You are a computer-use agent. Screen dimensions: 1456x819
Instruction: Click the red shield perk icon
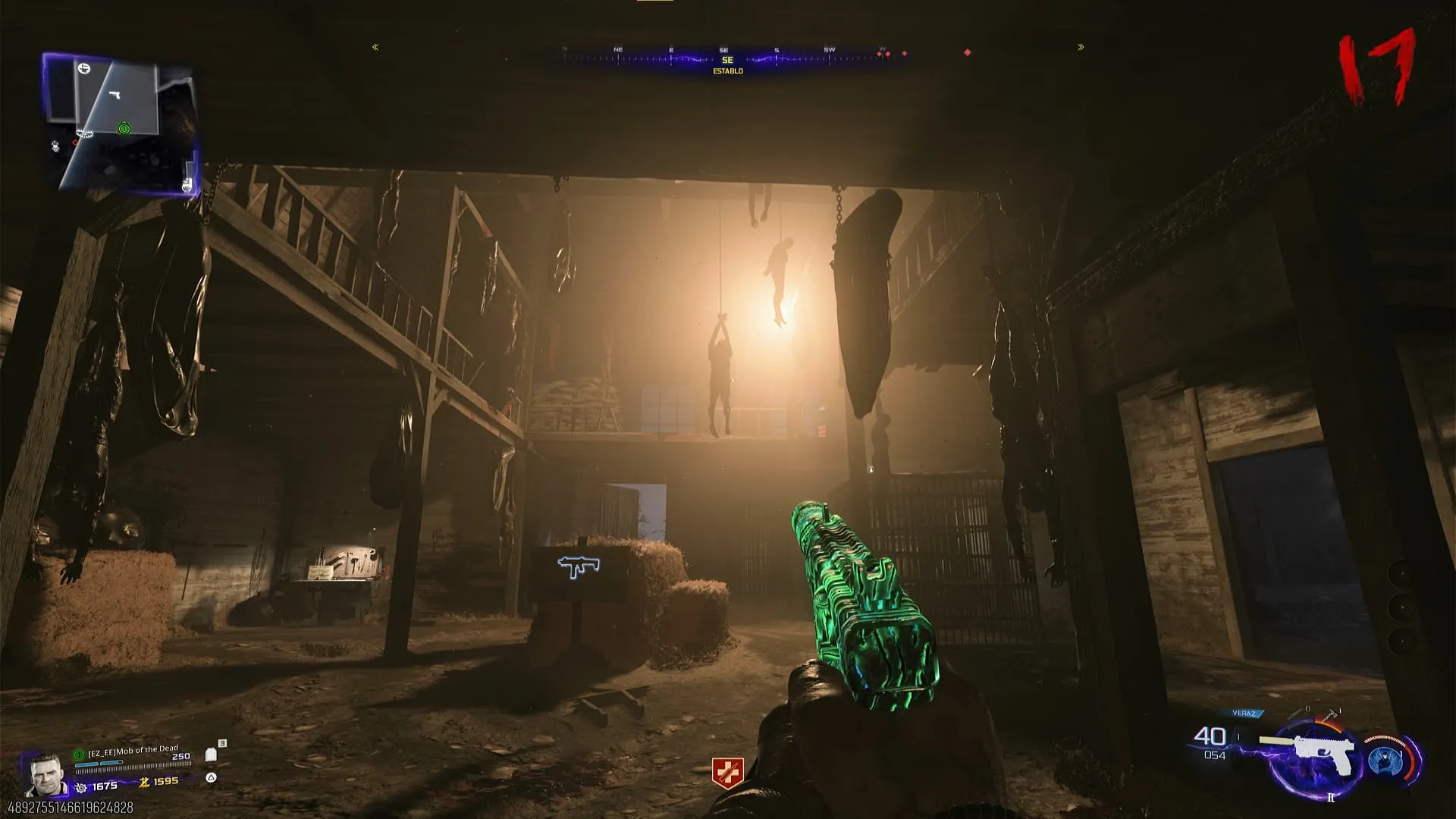727,773
